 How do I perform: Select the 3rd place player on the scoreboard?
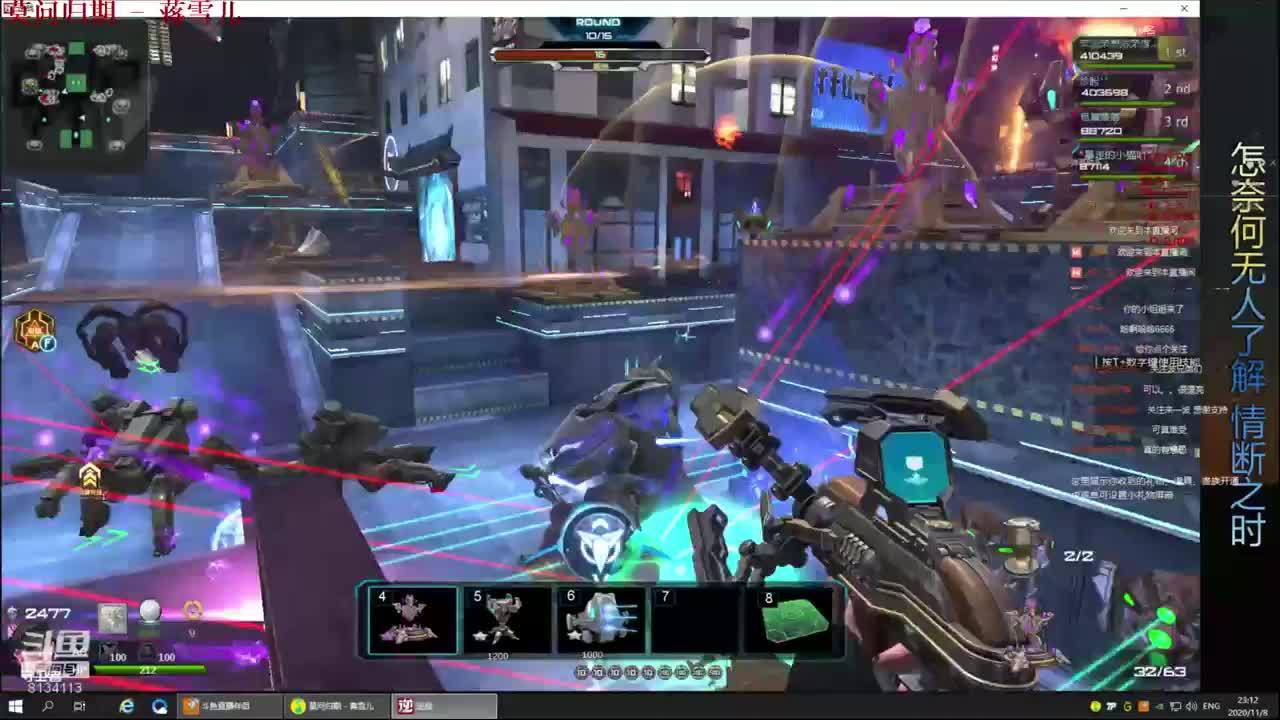click(x=1131, y=125)
